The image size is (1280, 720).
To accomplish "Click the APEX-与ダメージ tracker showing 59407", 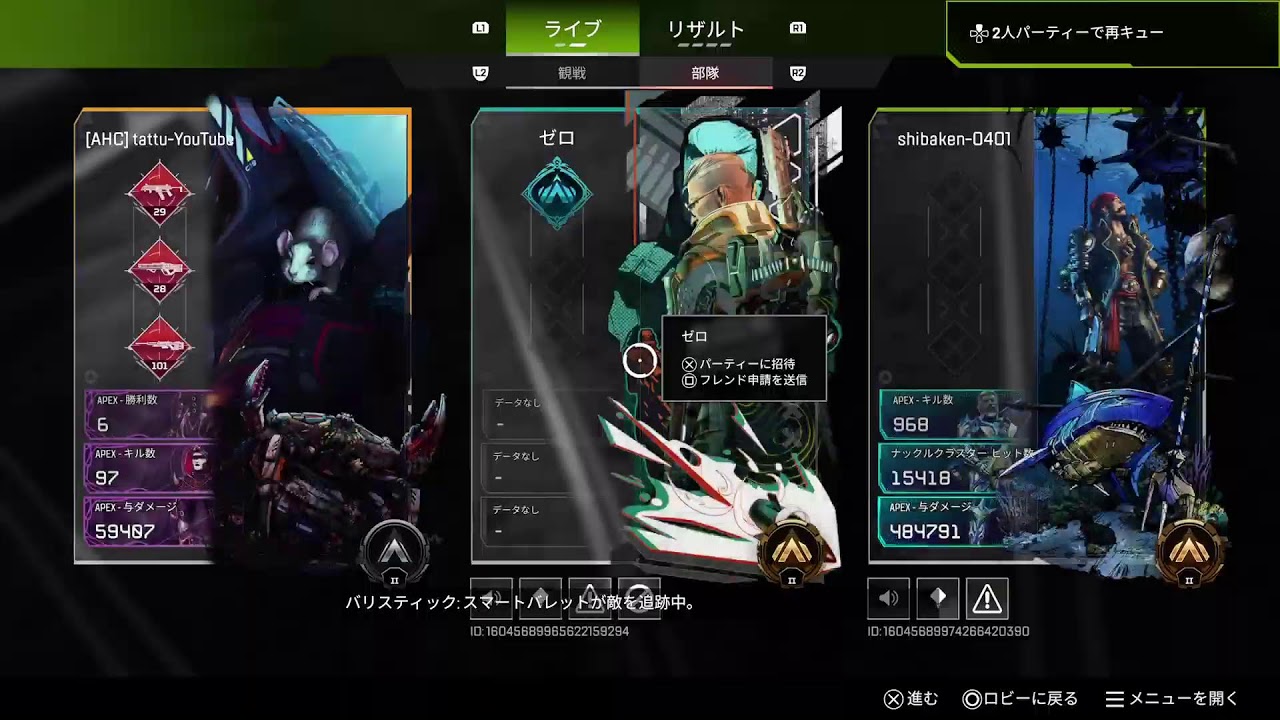I will pyautogui.click(x=143, y=521).
